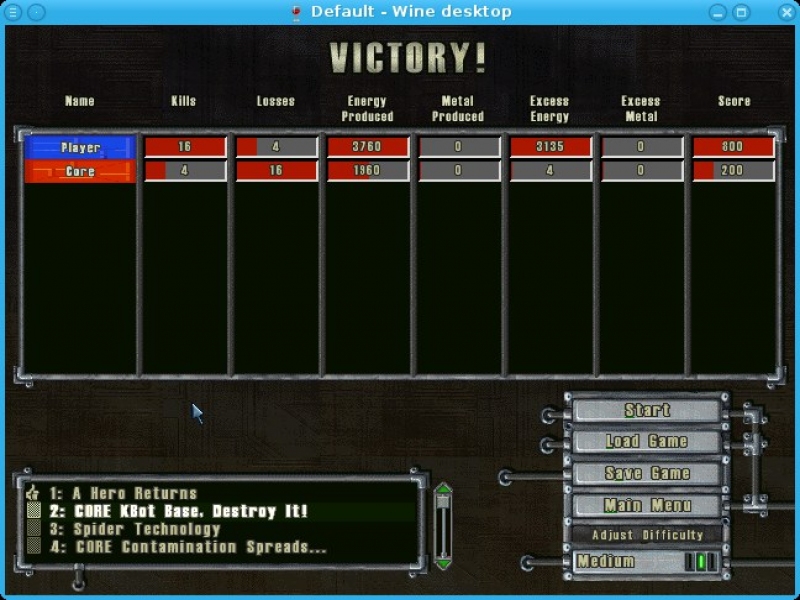Screen dimensions: 800x600
Task: Return to the Main Menu
Action: [647, 505]
